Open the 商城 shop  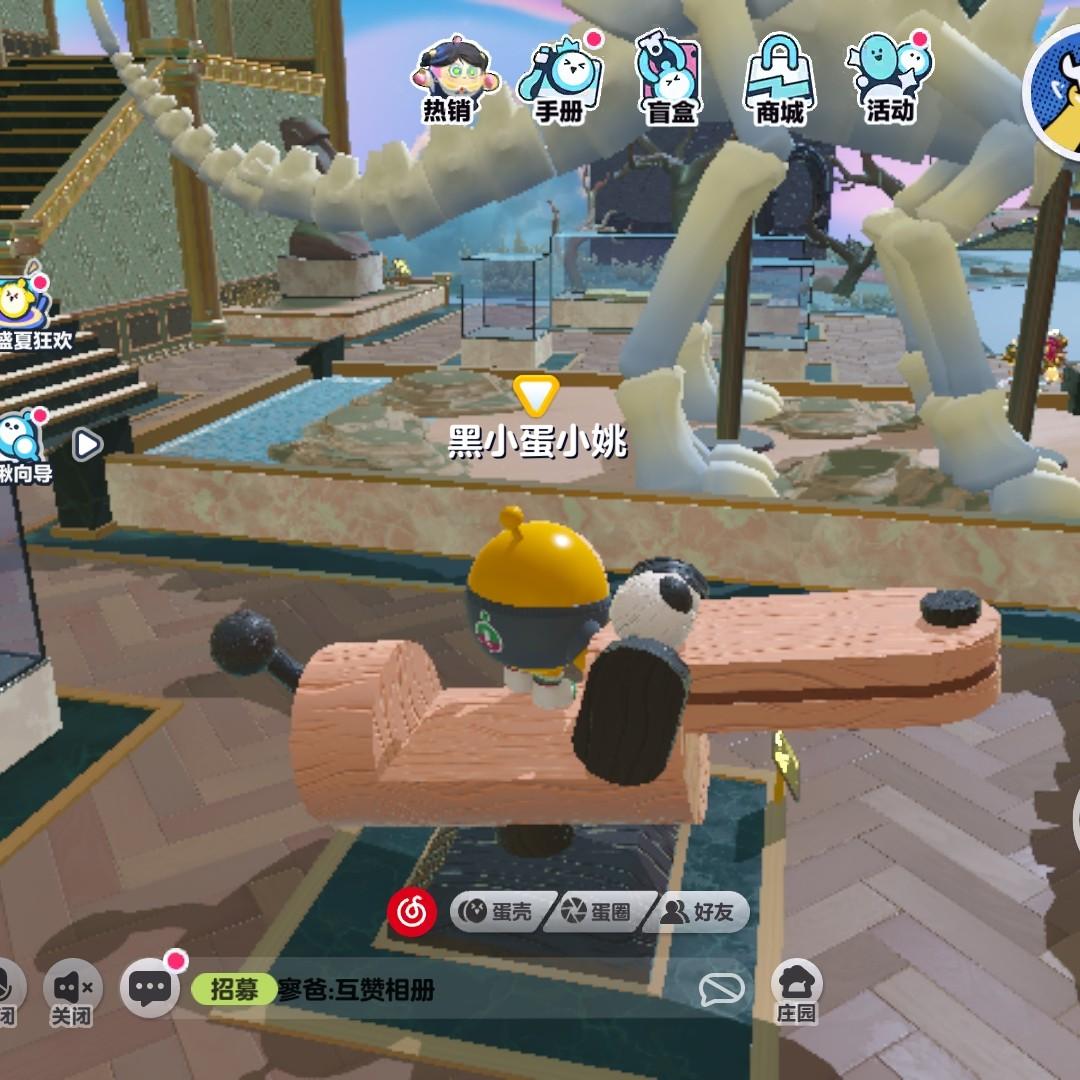781,80
